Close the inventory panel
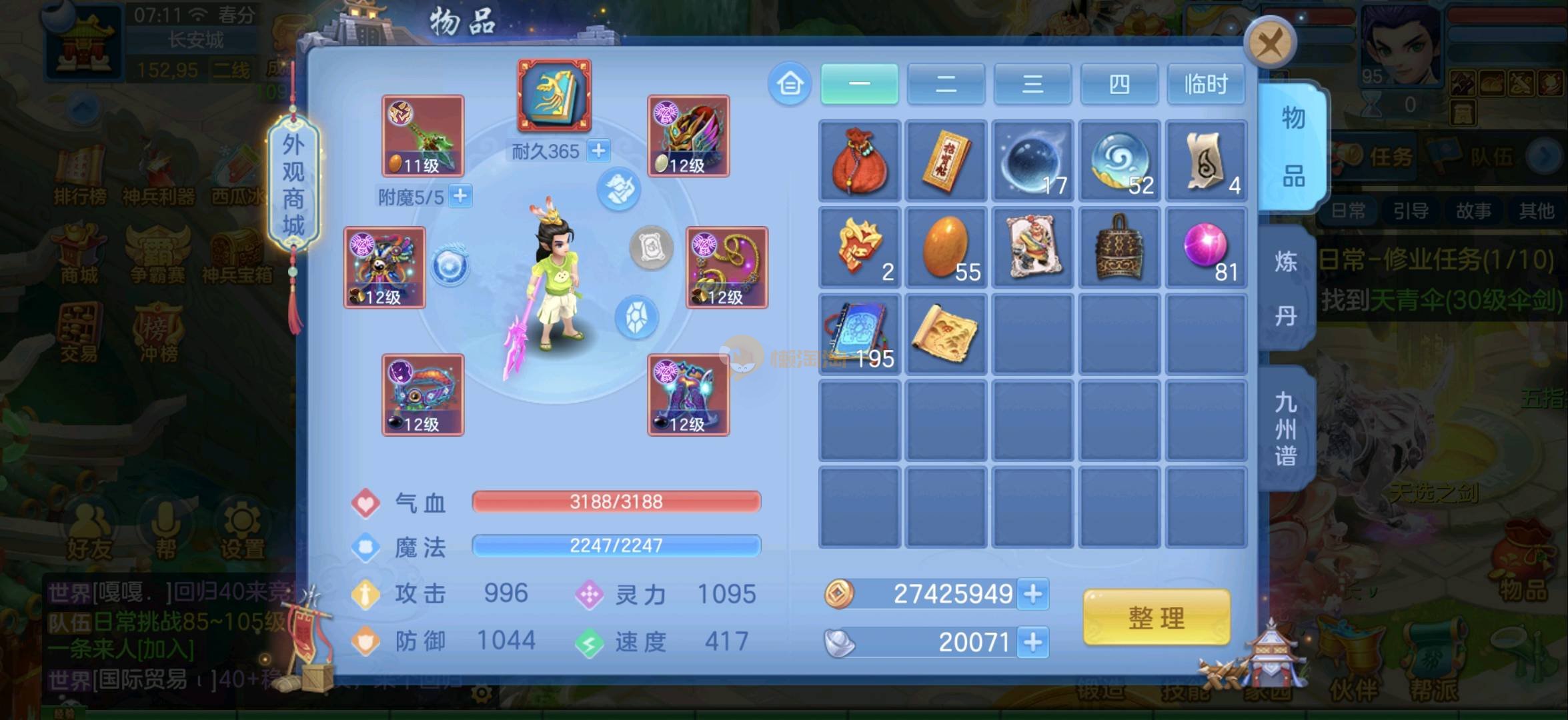Image resolution: width=1568 pixels, height=720 pixels. (x=1269, y=45)
